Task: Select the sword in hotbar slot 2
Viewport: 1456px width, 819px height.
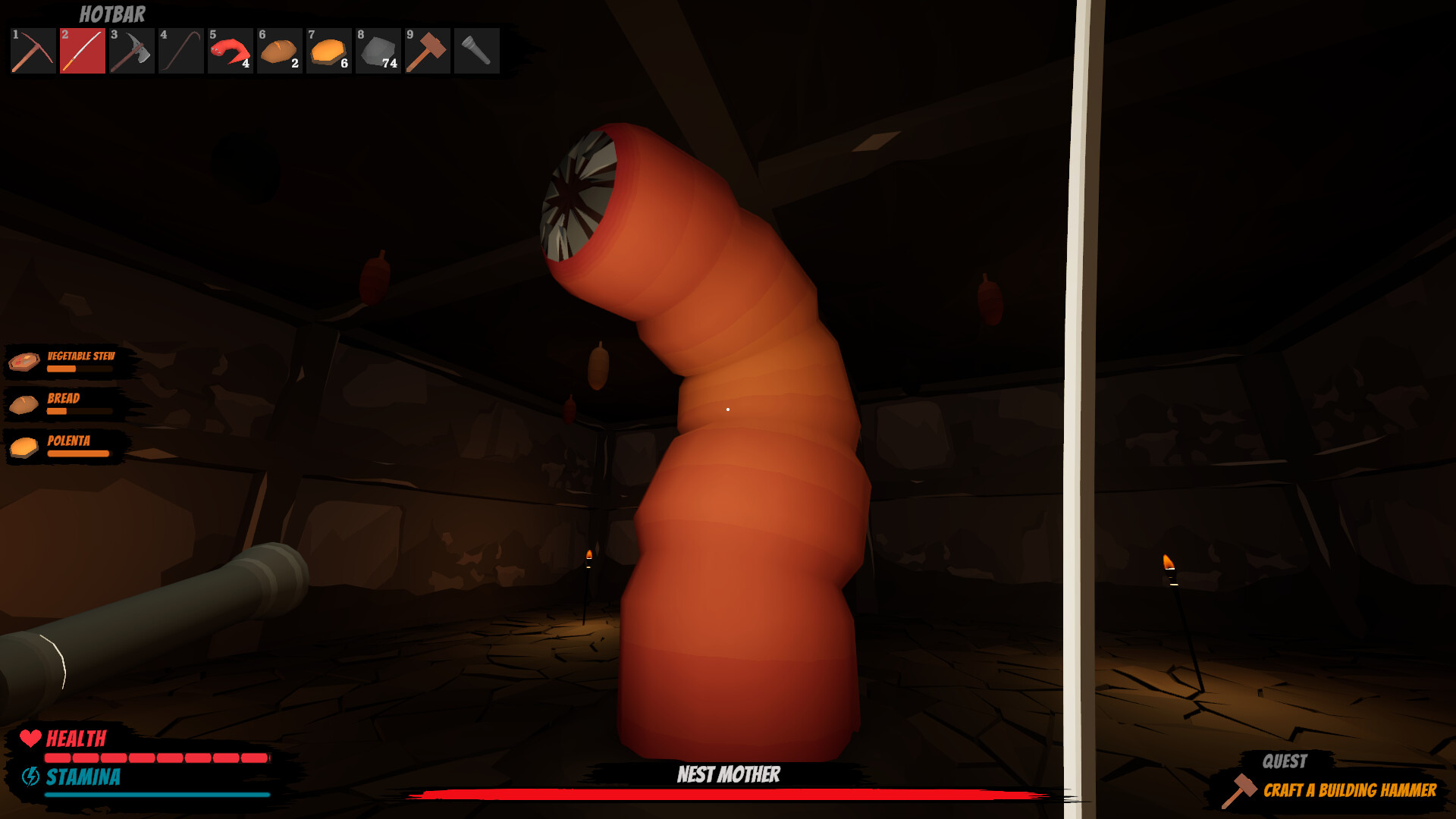Action: pos(82,52)
